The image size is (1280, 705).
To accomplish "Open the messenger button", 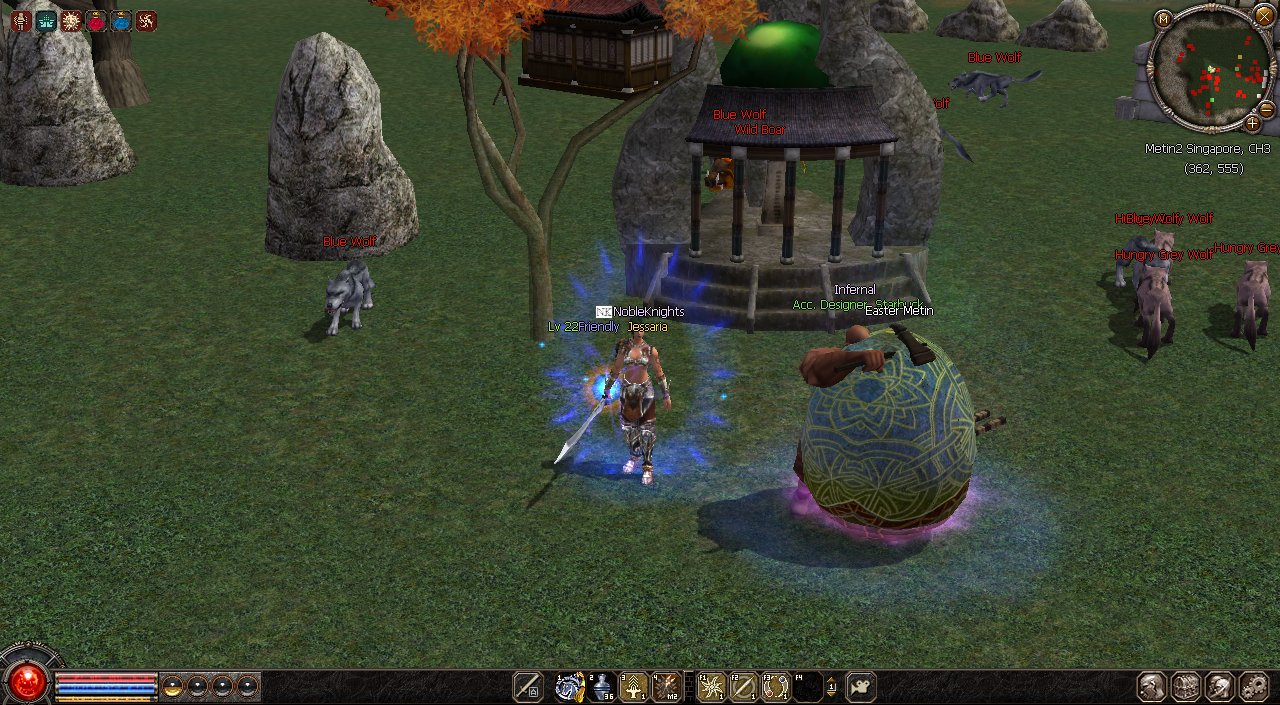I will point(1219,687).
